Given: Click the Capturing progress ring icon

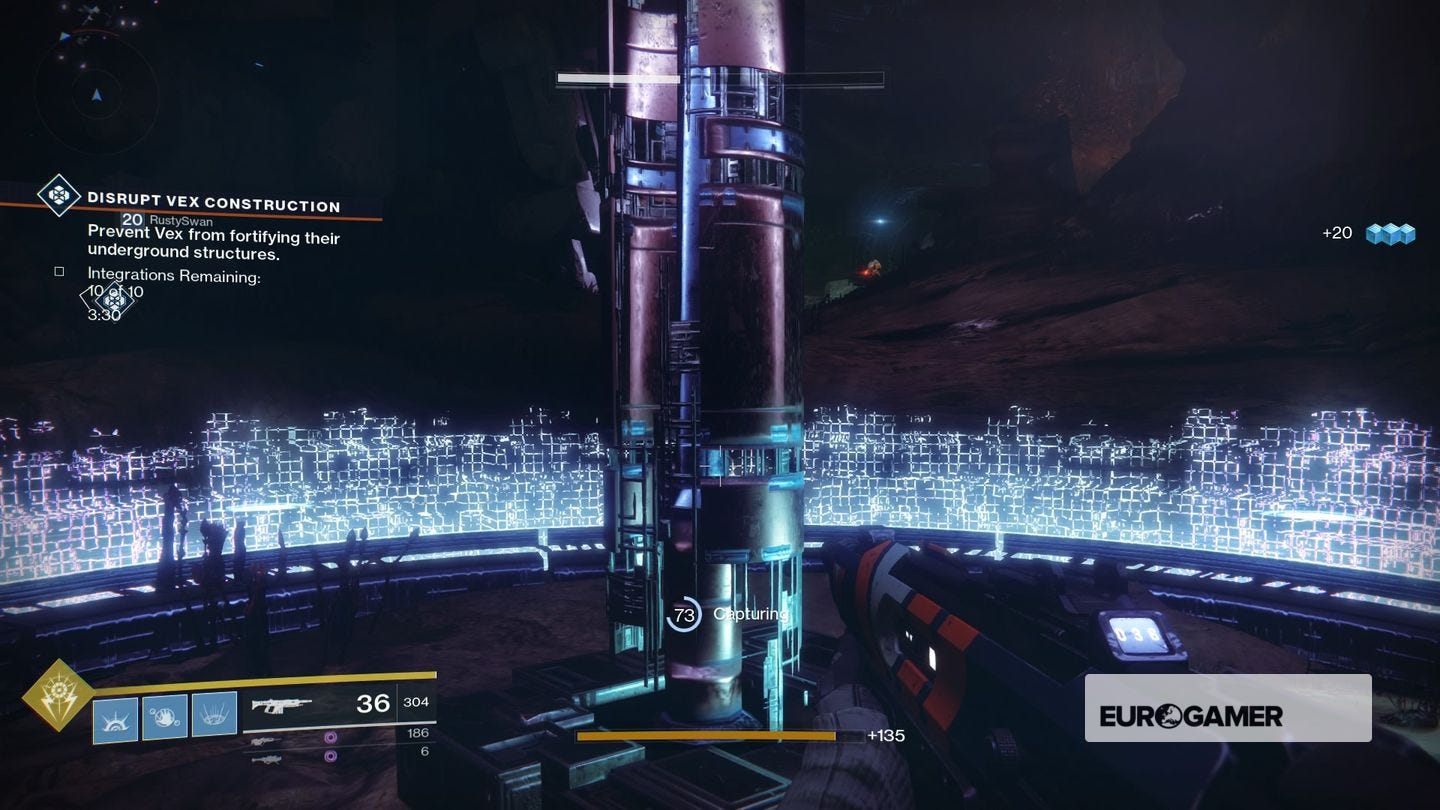Looking at the screenshot, I should pos(686,615).
